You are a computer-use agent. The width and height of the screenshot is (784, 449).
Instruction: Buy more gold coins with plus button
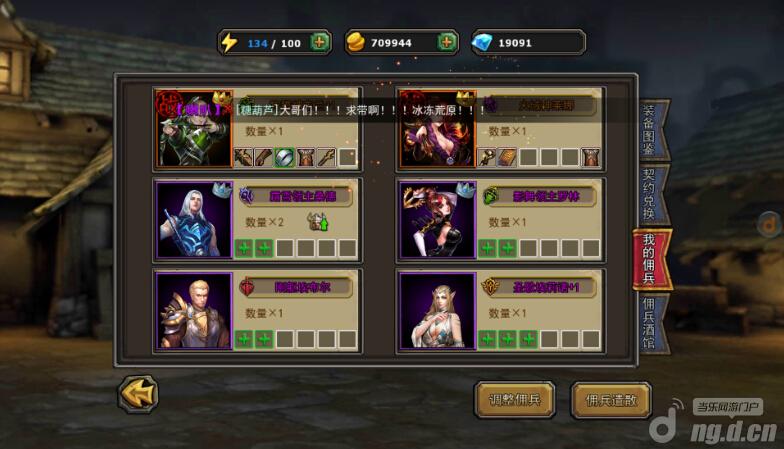(x=446, y=42)
